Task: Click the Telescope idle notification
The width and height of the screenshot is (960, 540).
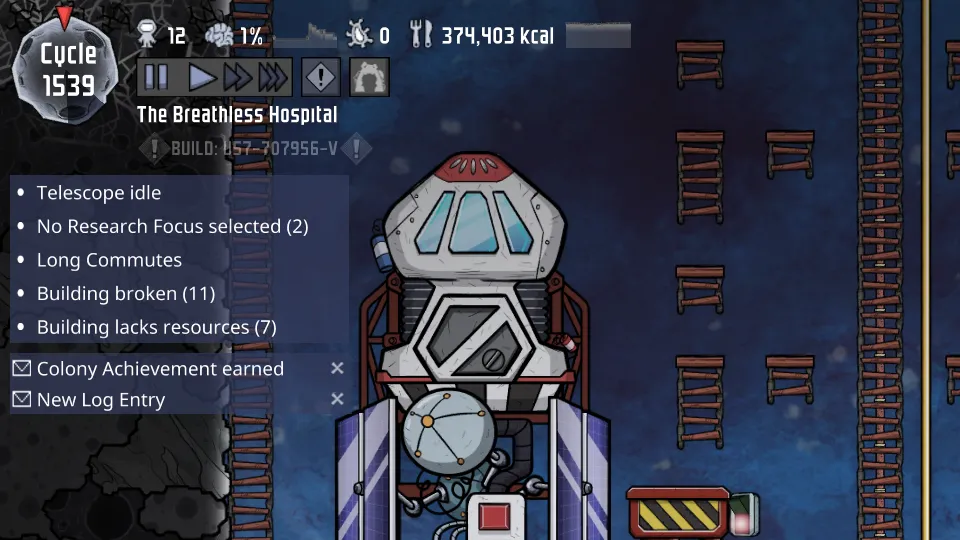Action: (x=99, y=193)
